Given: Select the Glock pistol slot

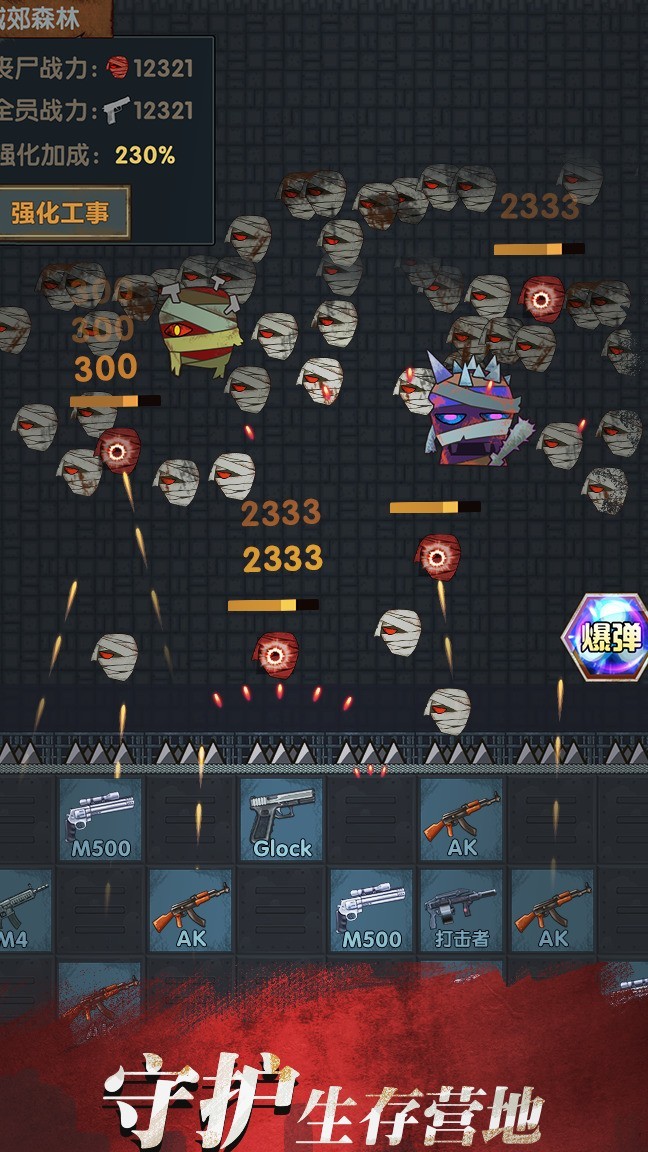Looking at the screenshot, I should [281, 819].
